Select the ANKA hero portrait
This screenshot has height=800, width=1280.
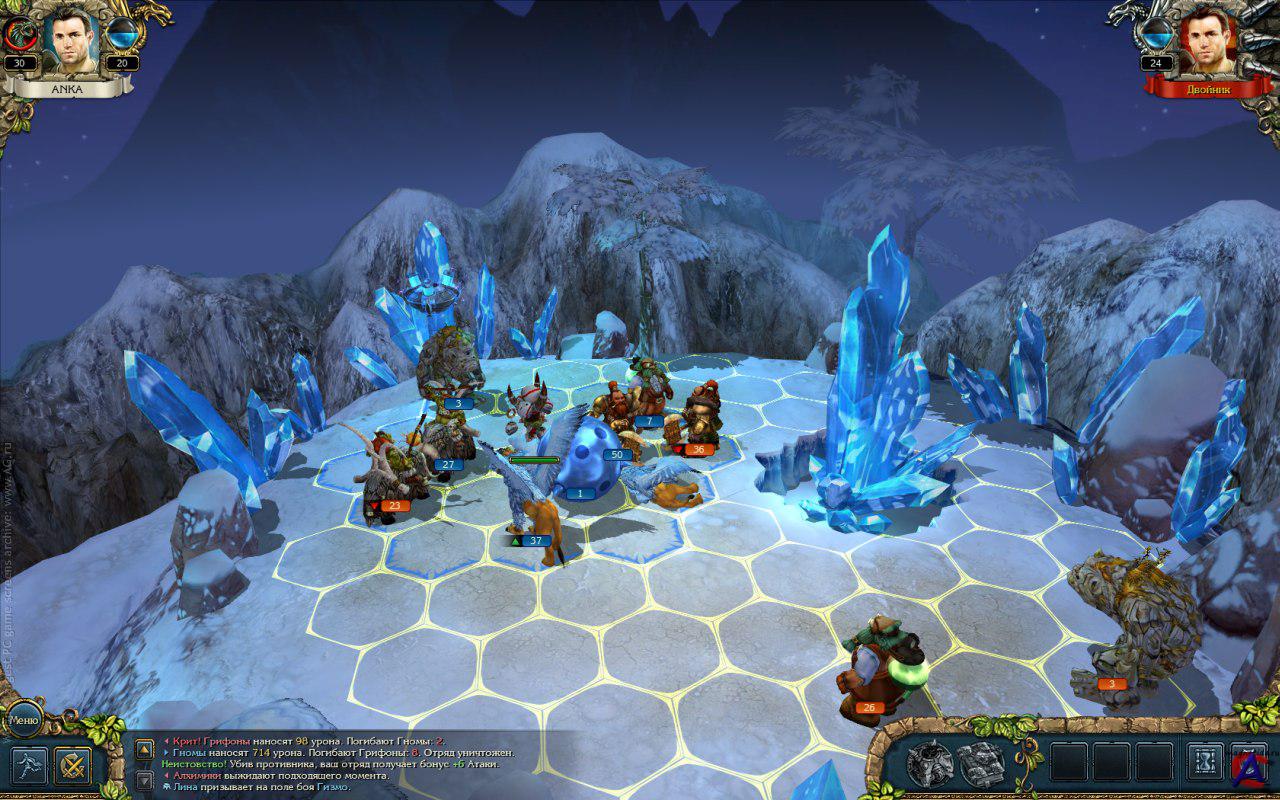point(71,41)
